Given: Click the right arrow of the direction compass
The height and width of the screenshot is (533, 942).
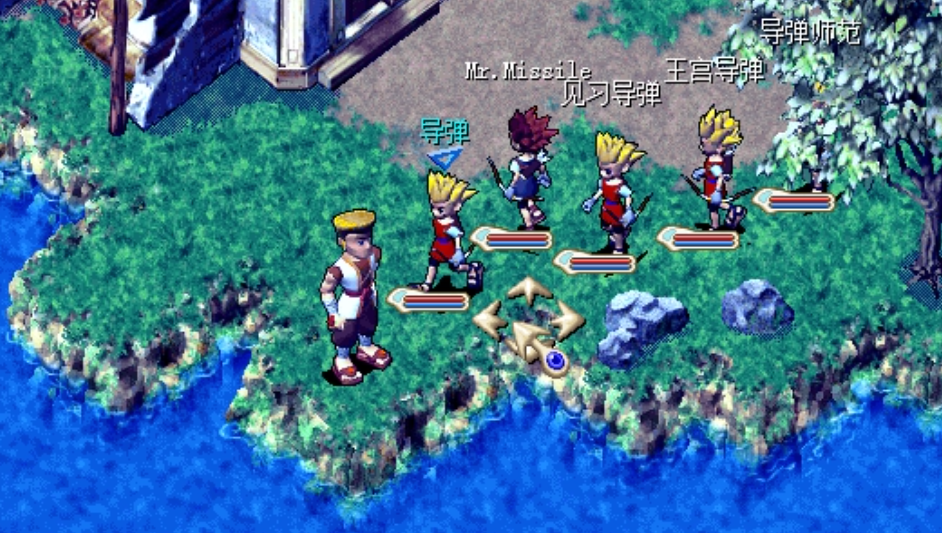Looking at the screenshot, I should click(x=566, y=320).
